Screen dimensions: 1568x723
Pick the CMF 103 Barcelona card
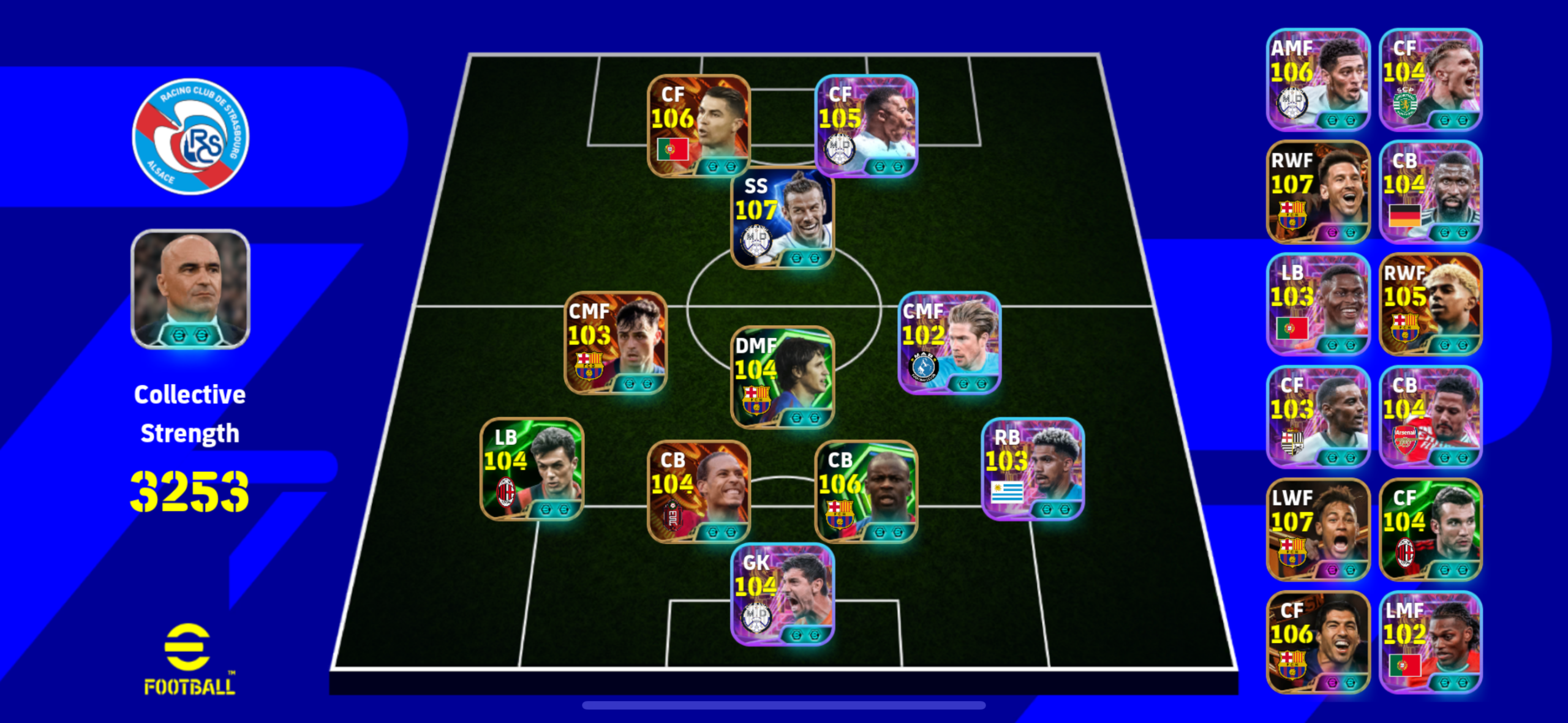point(615,343)
